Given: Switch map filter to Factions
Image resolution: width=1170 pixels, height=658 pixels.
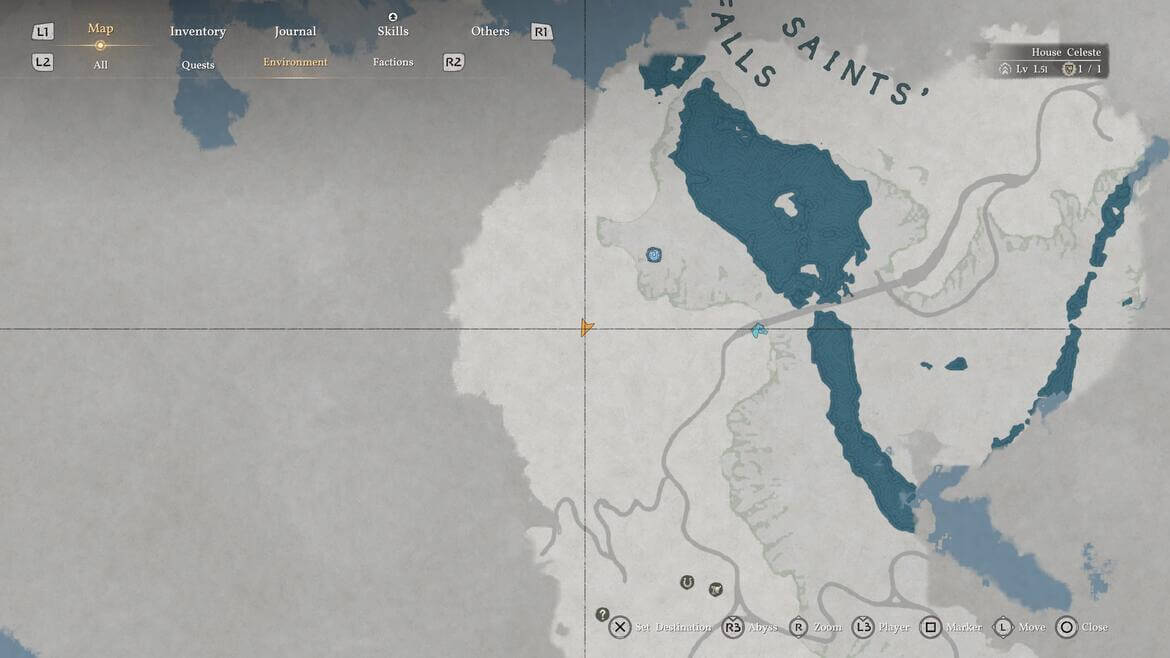Looking at the screenshot, I should pyautogui.click(x=393, y=62).
